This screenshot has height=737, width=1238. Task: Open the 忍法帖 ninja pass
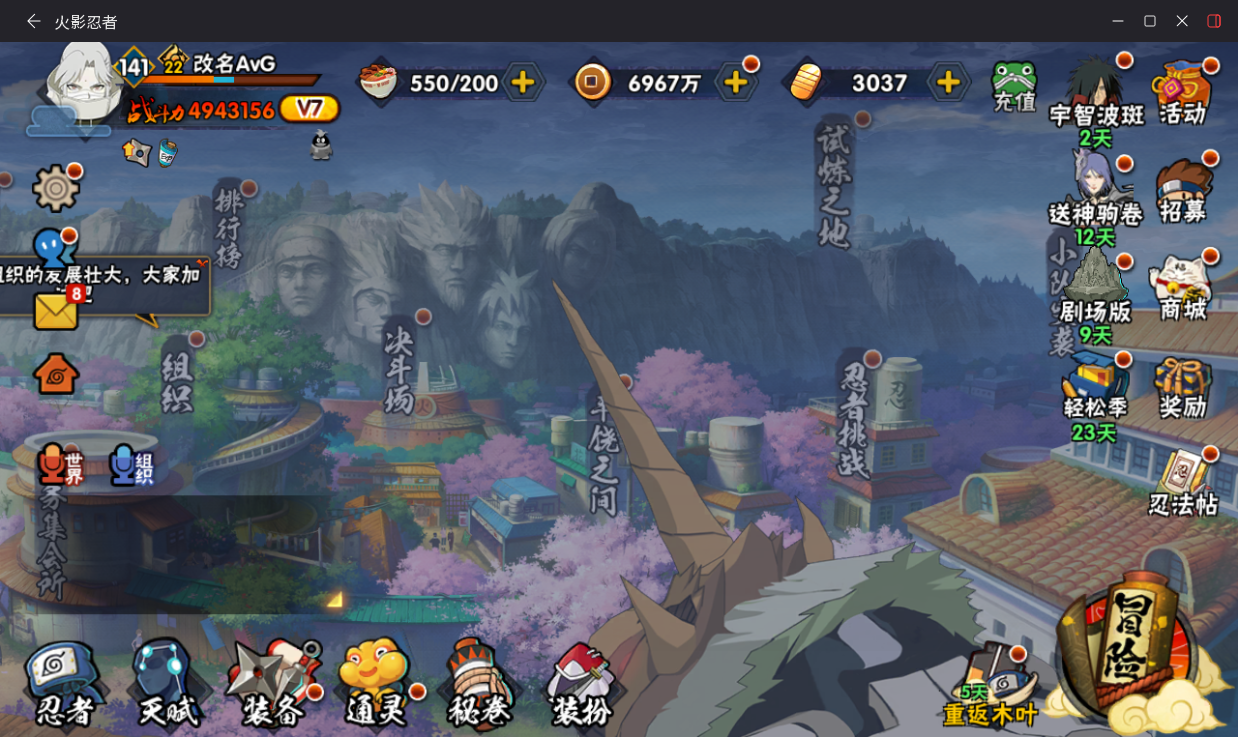click(1184, 483)
